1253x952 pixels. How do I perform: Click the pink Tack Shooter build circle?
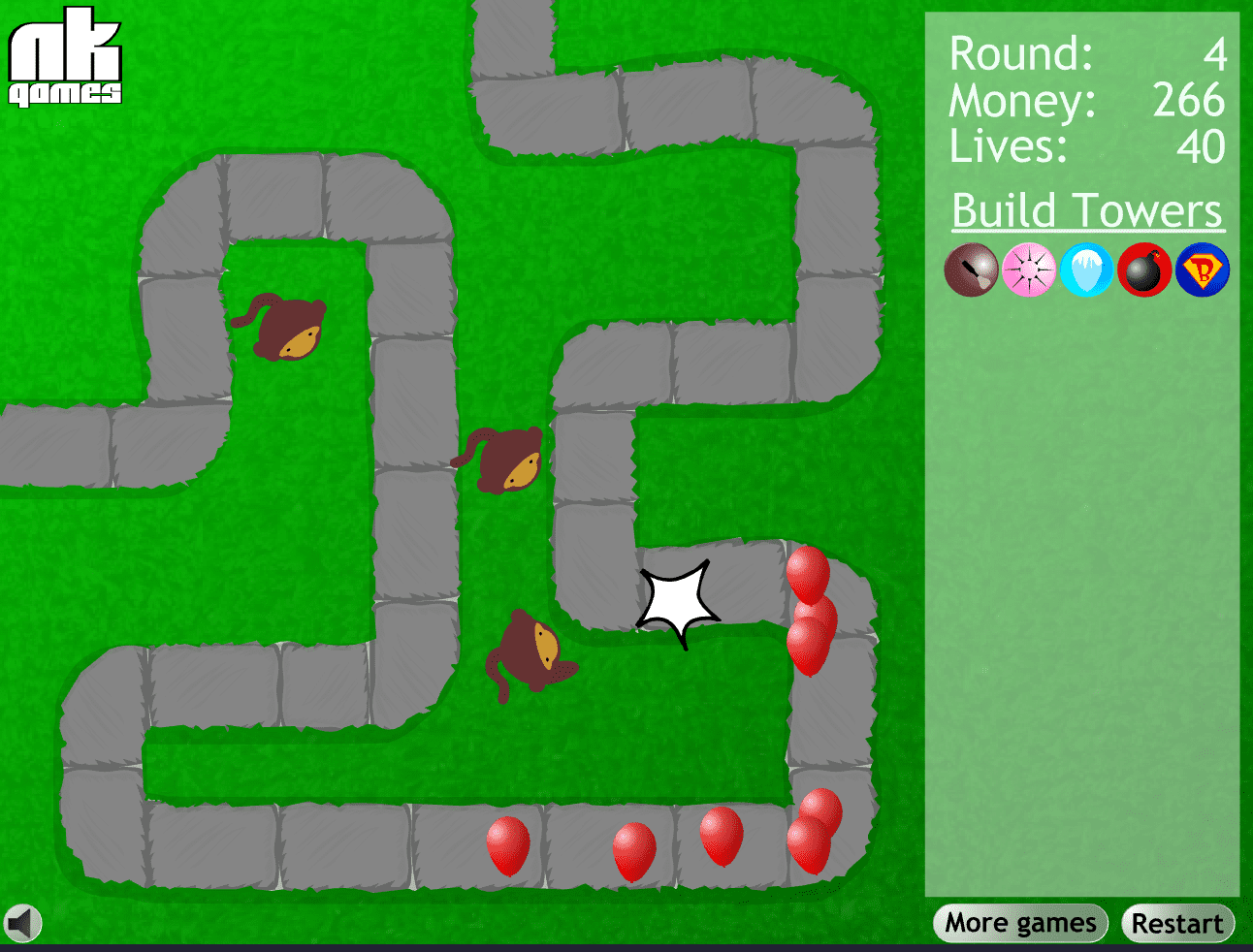(x=1028, y=270)
